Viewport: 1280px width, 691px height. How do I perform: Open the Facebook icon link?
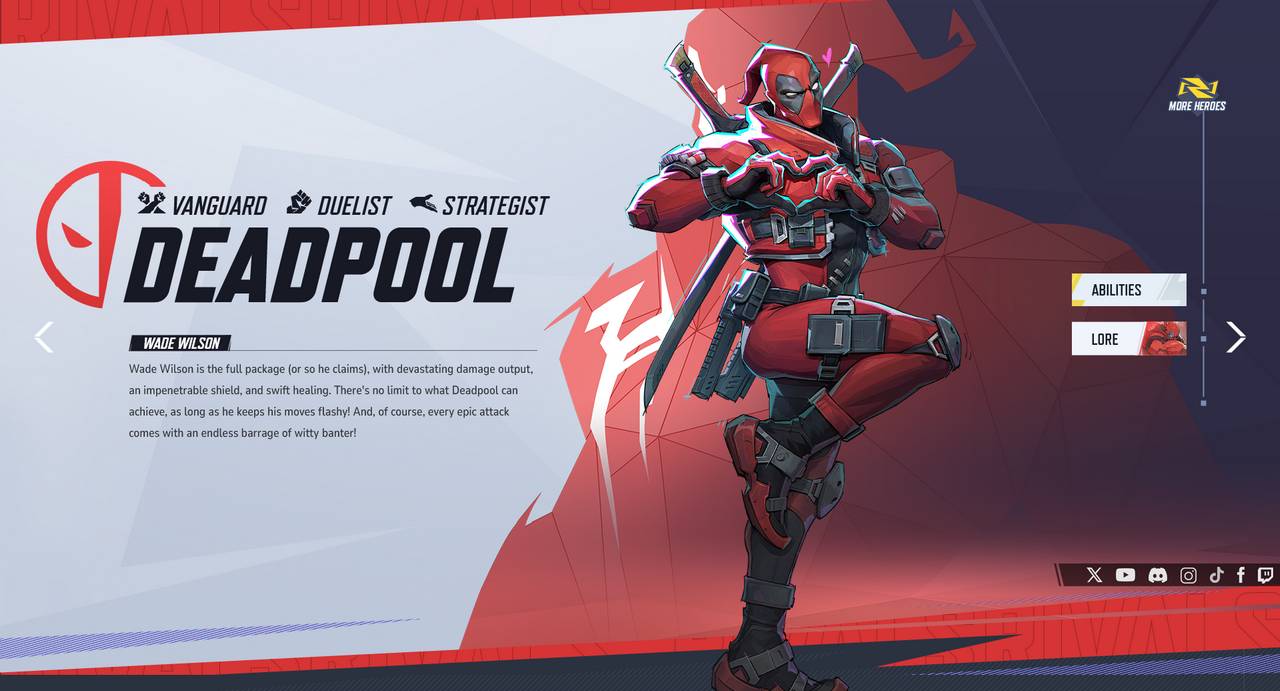[1241, 575]
